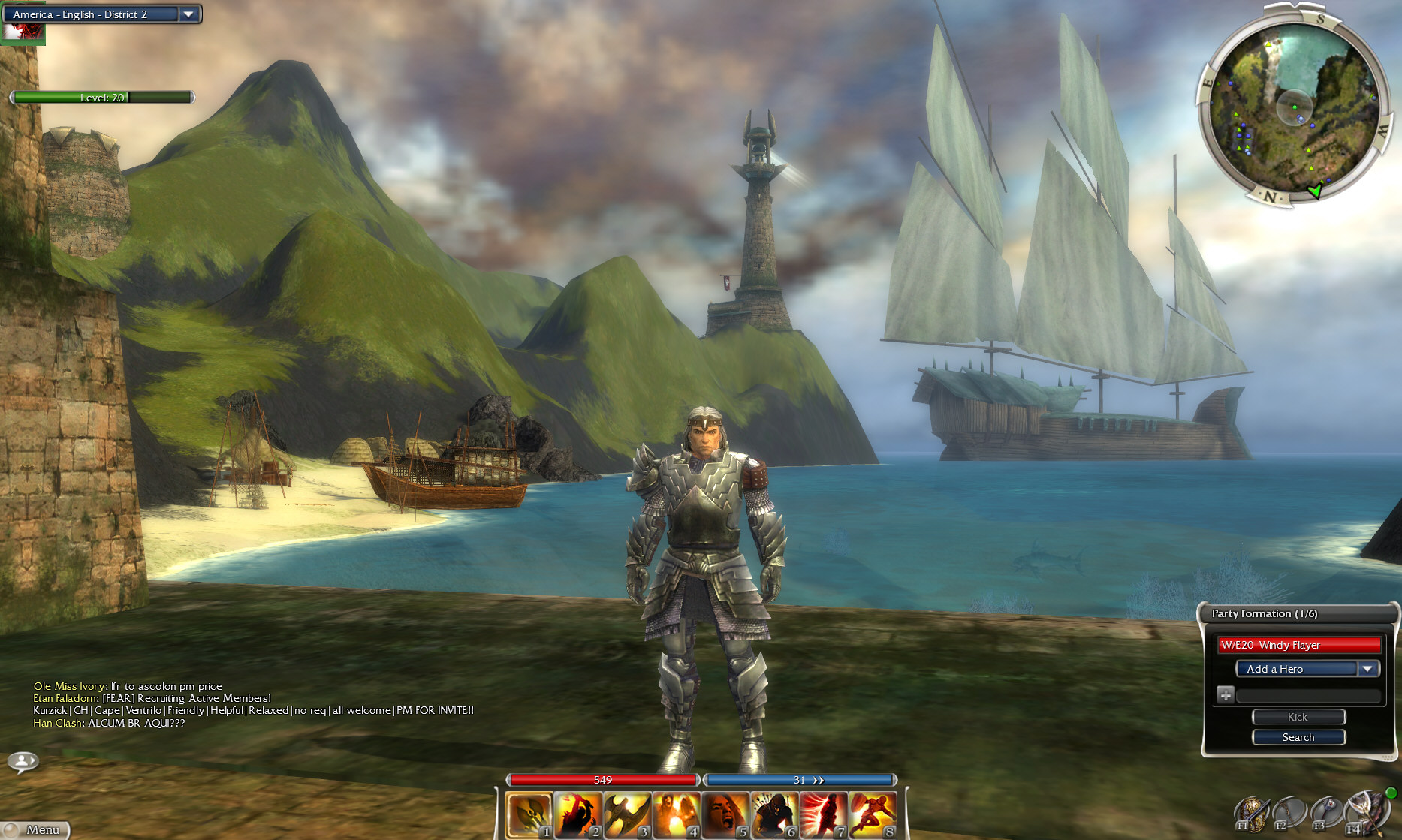Select Windy Flayer in the party list
Viewport: 1402px width, 840px height.
point(1299,645)
